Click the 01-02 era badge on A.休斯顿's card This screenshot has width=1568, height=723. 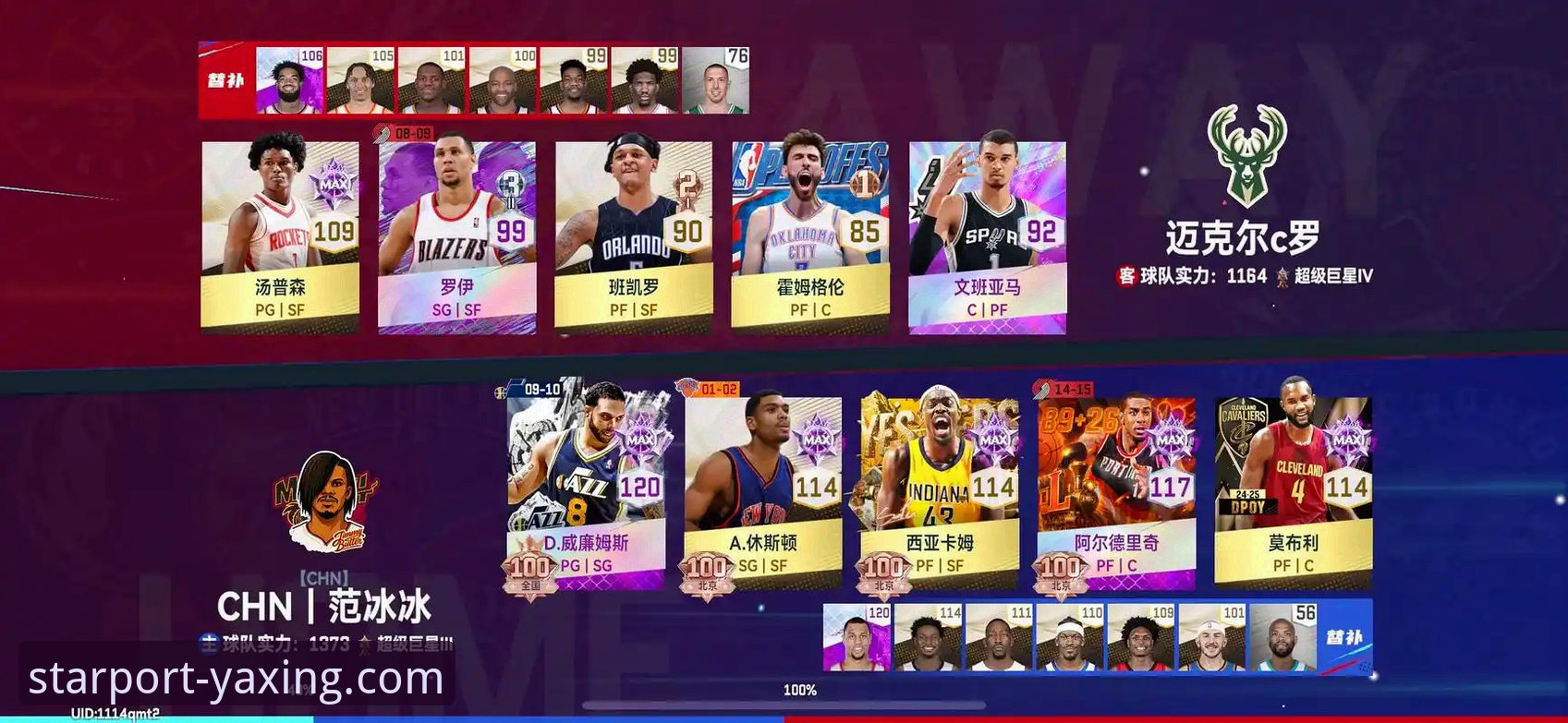(x=710, y=390)
